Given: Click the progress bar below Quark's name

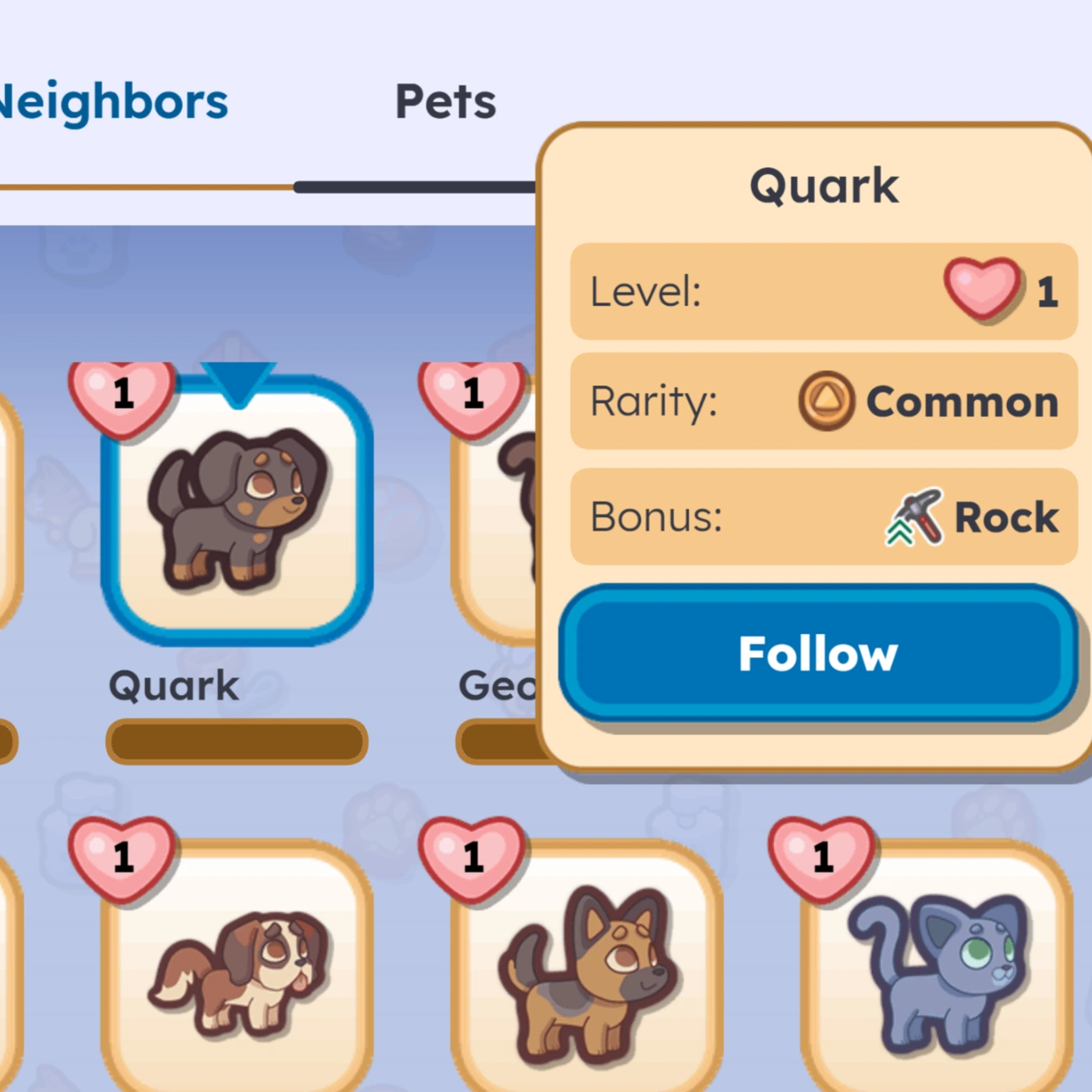Looking at the screenshot, I should tap(238, 740).
